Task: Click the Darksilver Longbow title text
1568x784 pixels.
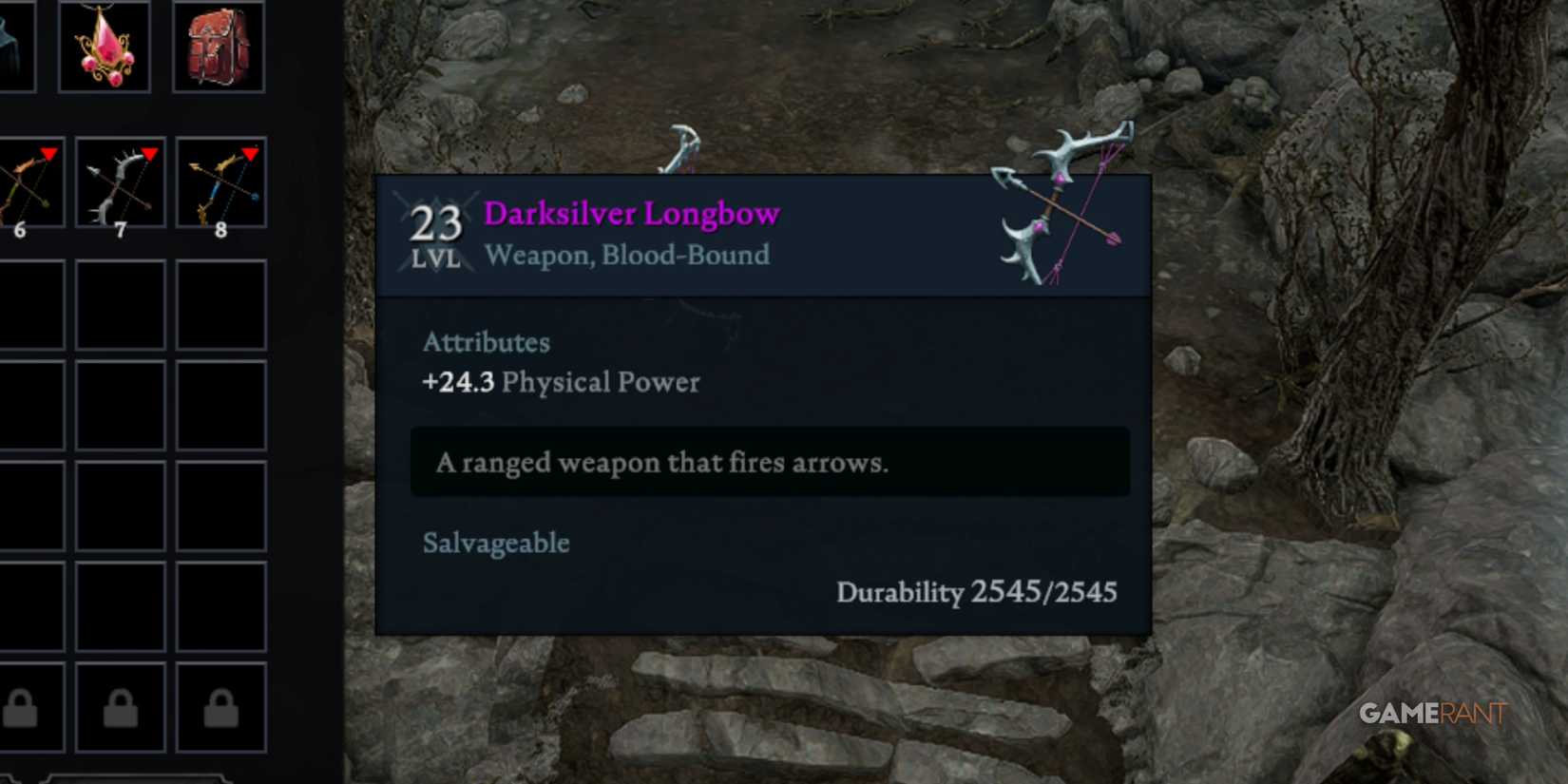Action: click(632, 213)
